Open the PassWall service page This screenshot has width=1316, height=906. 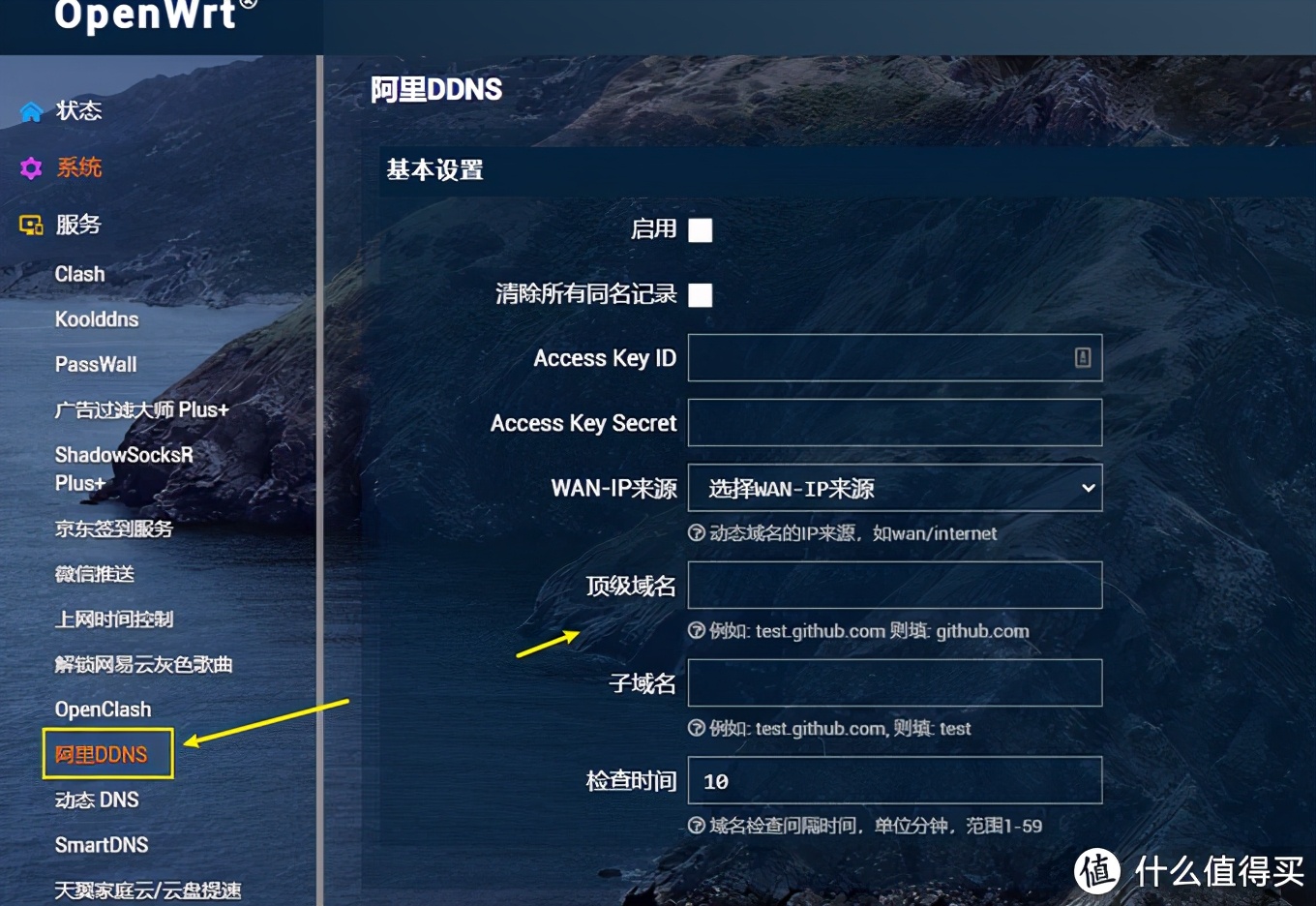[x=96, y=364]
